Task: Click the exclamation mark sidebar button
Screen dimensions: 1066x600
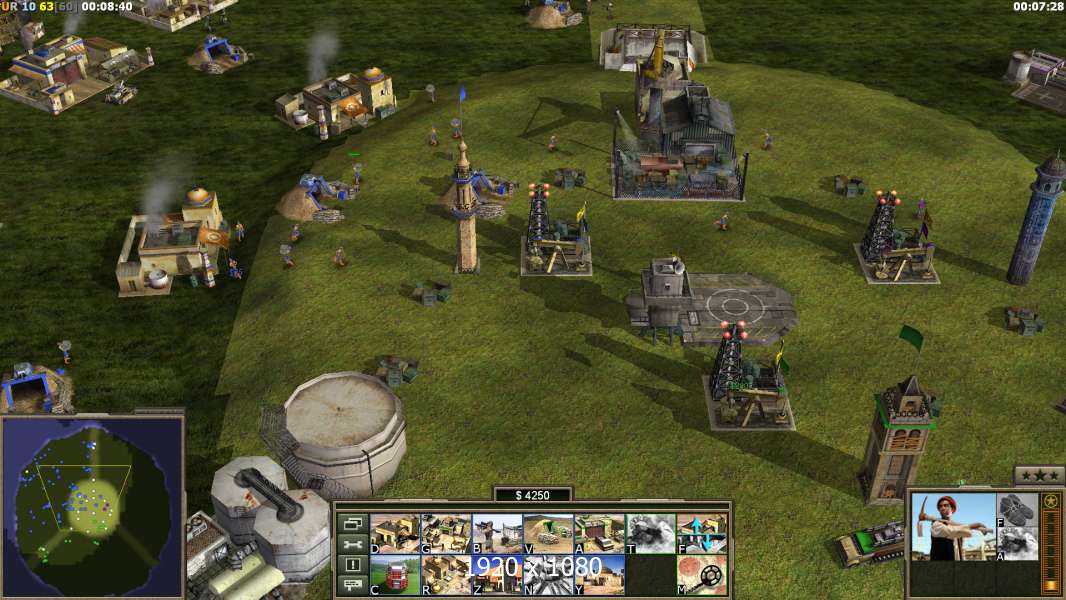Action: [x=352, y=565]
